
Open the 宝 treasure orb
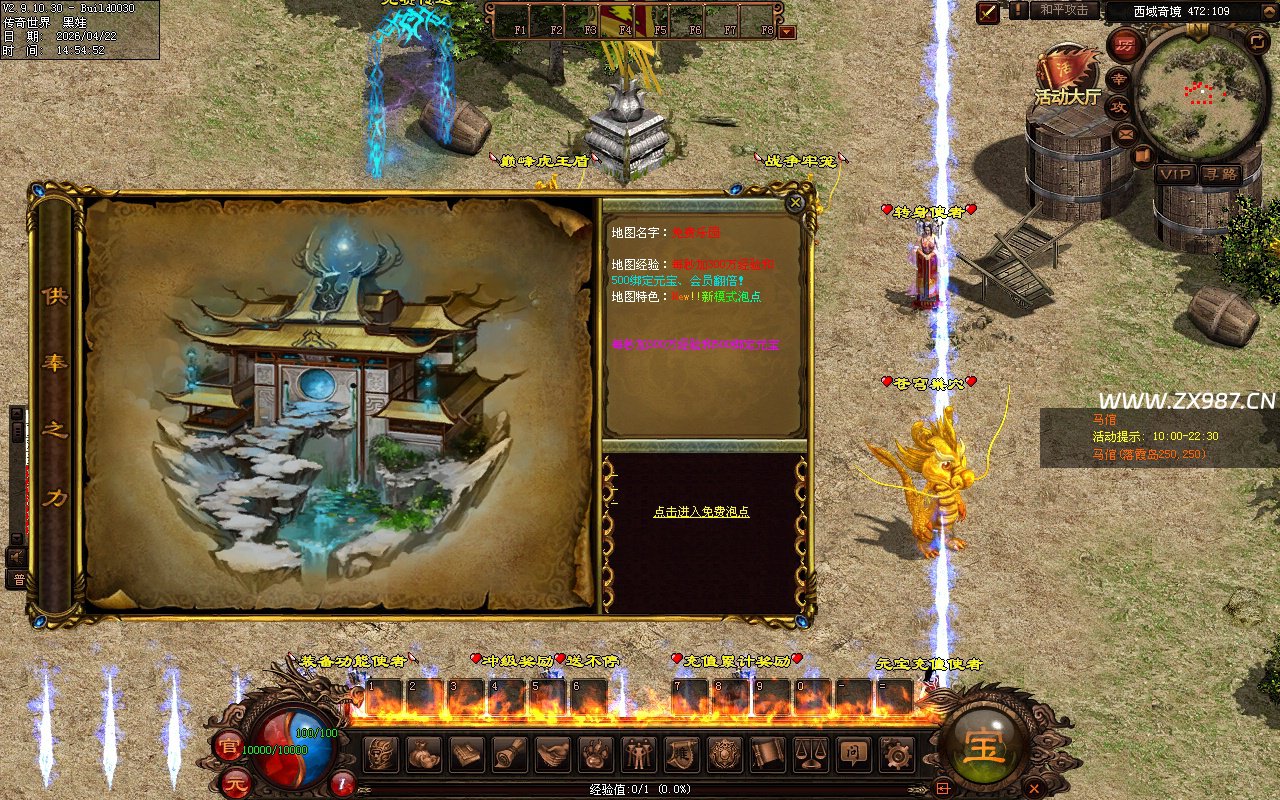[x=985, y=747]
